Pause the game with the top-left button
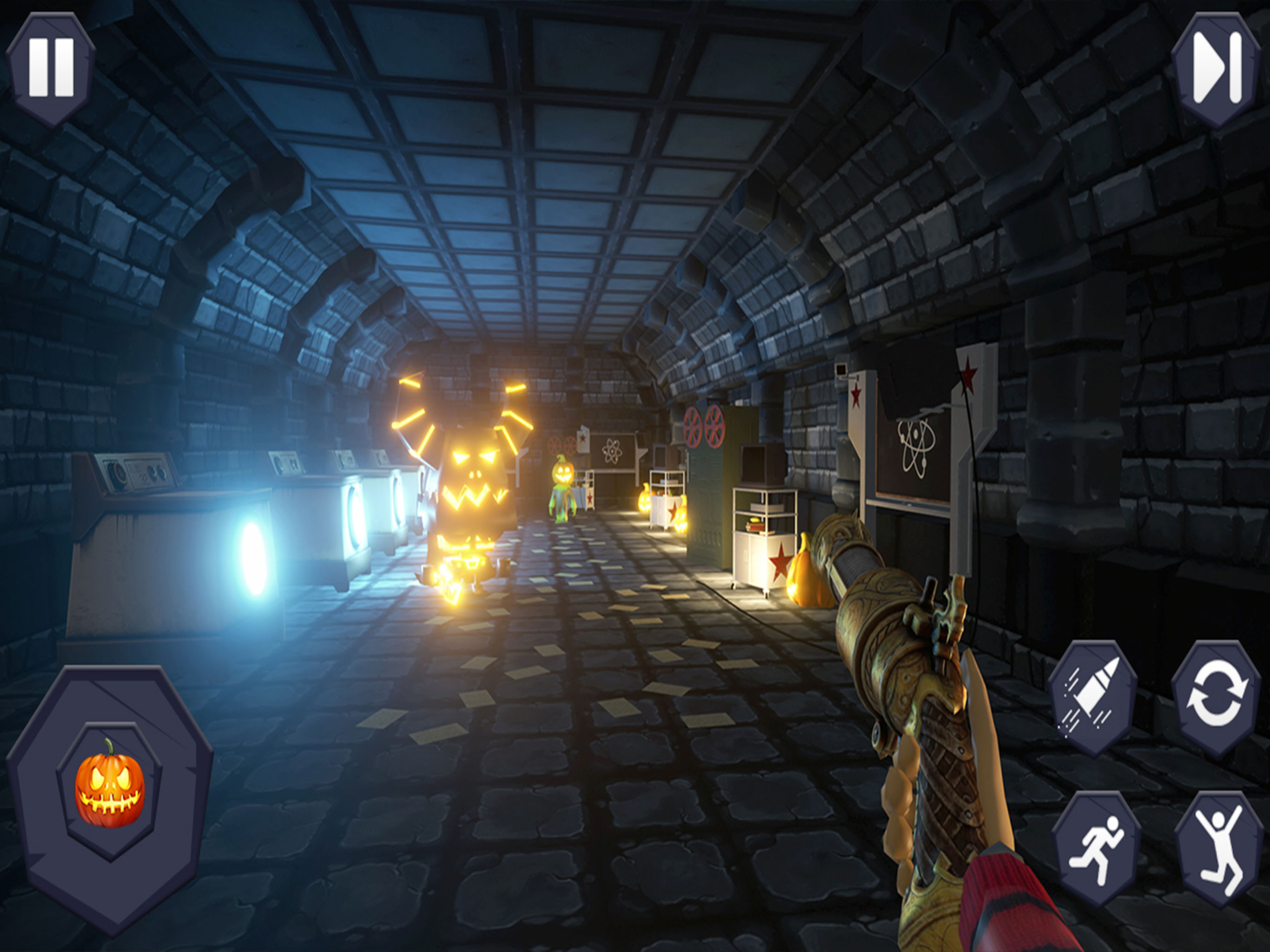 (x=51, y=68)
